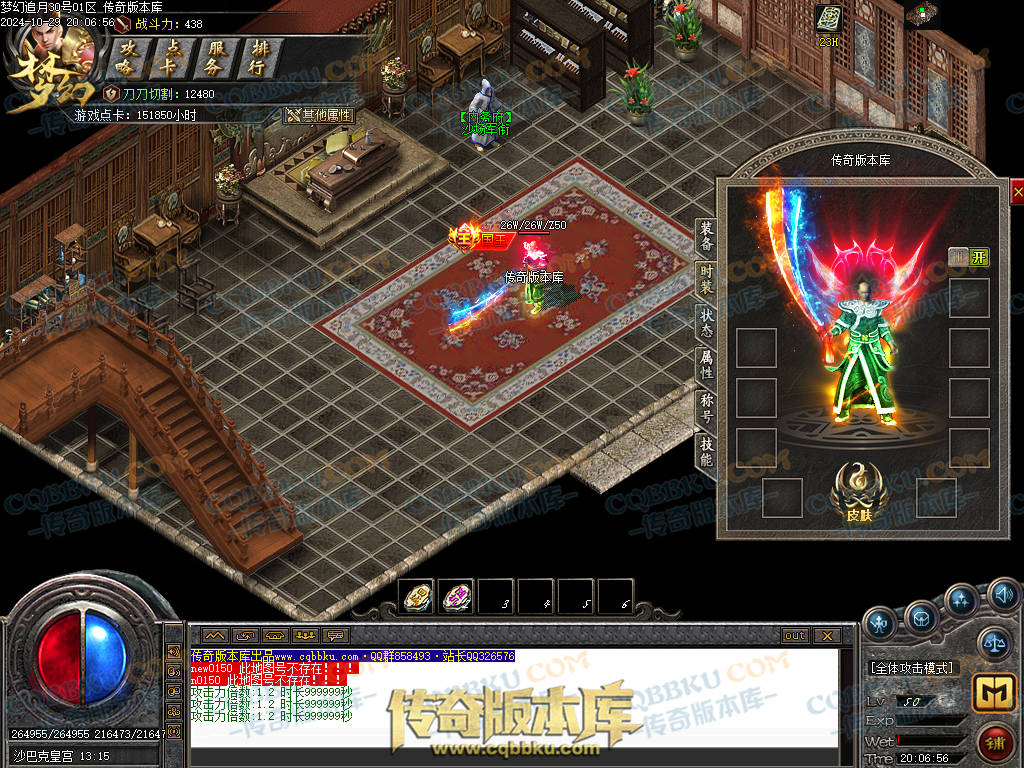Switch to the 状态 status tab
The width and height of the screenshot is (1024, 768).
click(706, 322)
